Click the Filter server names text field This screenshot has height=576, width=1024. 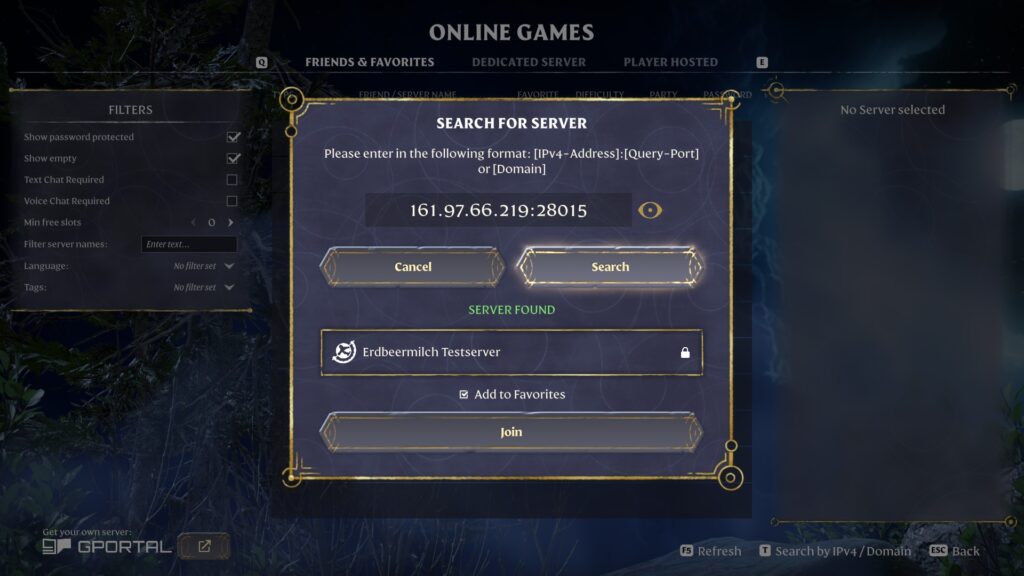(189, 244)
